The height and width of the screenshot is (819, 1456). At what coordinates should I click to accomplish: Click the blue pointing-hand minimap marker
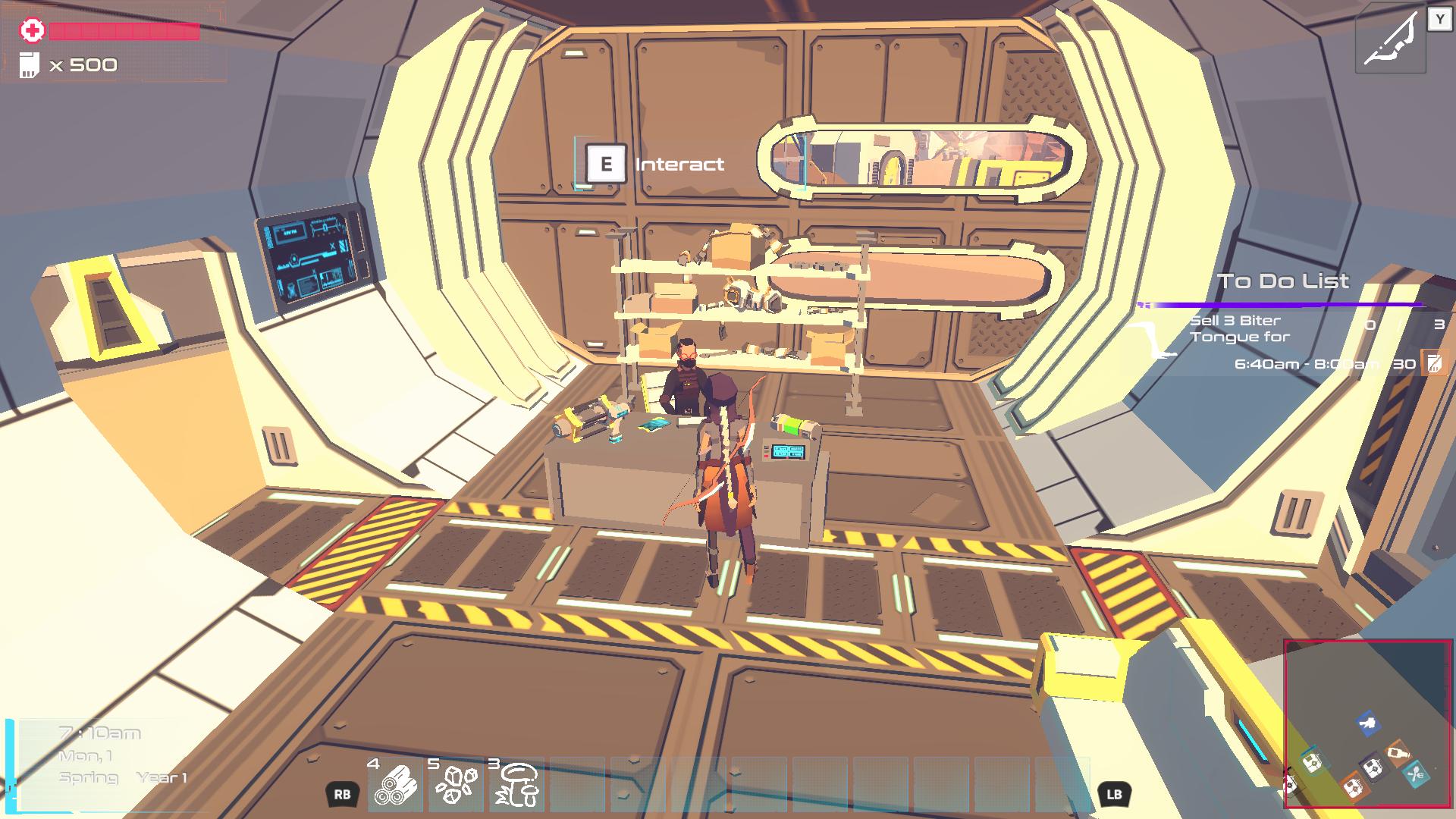point(1368,723)
